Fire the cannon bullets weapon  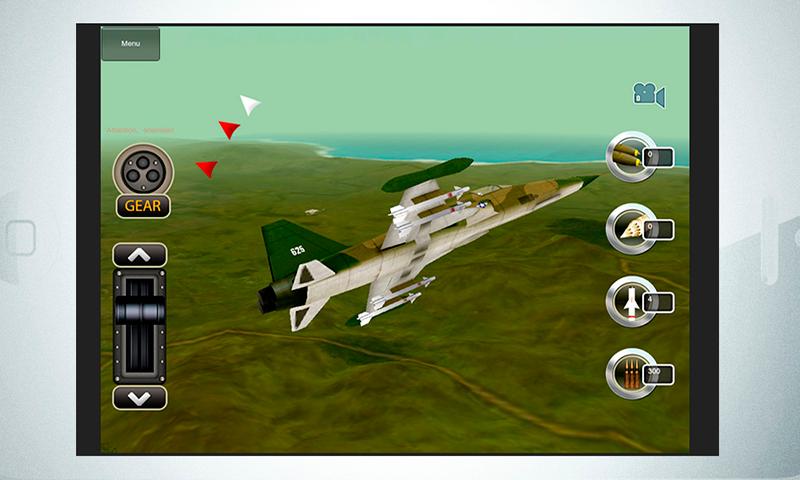tap(632, 374)
